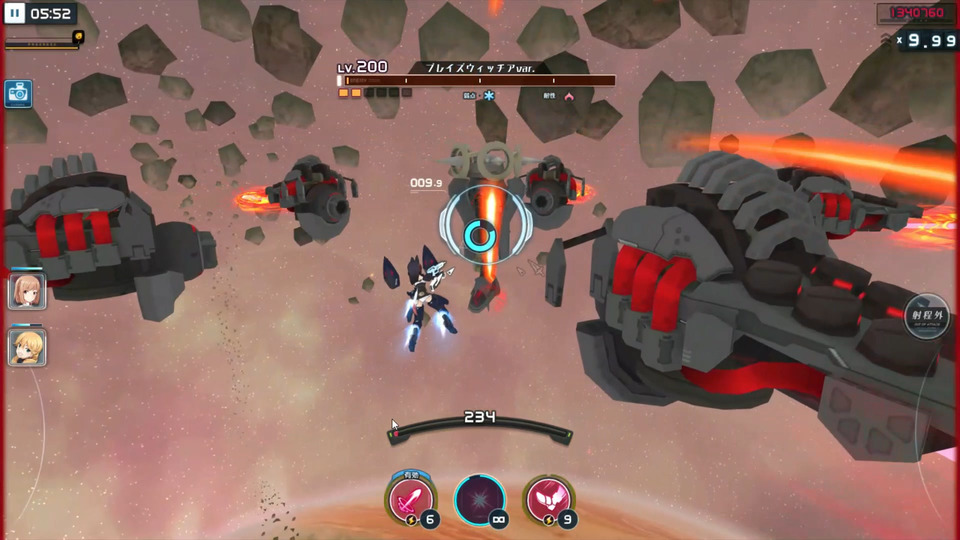Select the circular lock-on target reticle
This screenshot has height=540, width=960.
pos(480,234)
